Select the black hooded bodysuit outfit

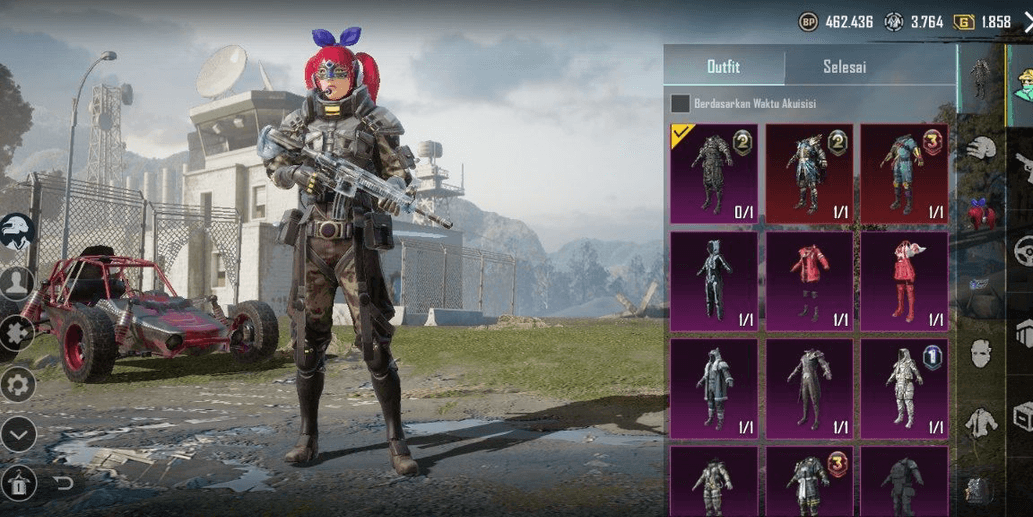click(713, 281)
